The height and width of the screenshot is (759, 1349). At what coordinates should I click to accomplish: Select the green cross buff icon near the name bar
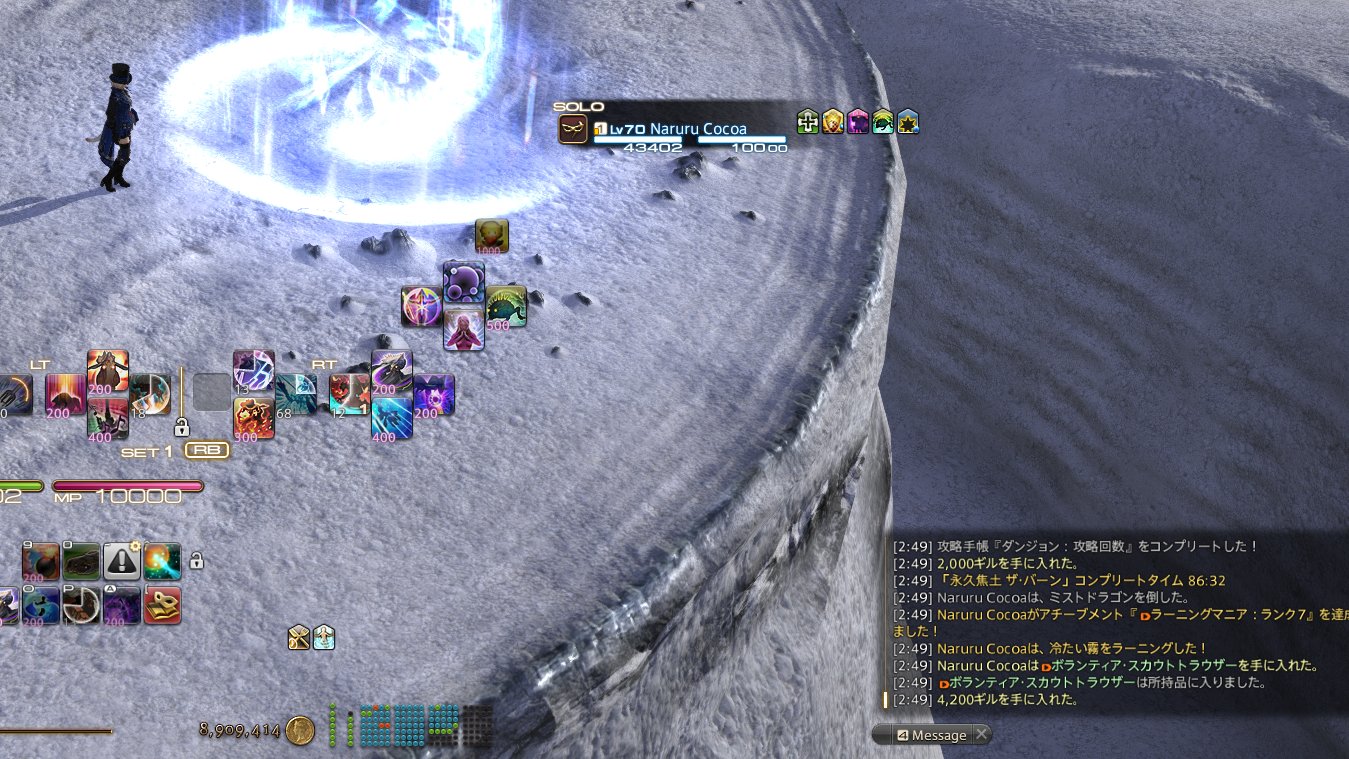807,124
